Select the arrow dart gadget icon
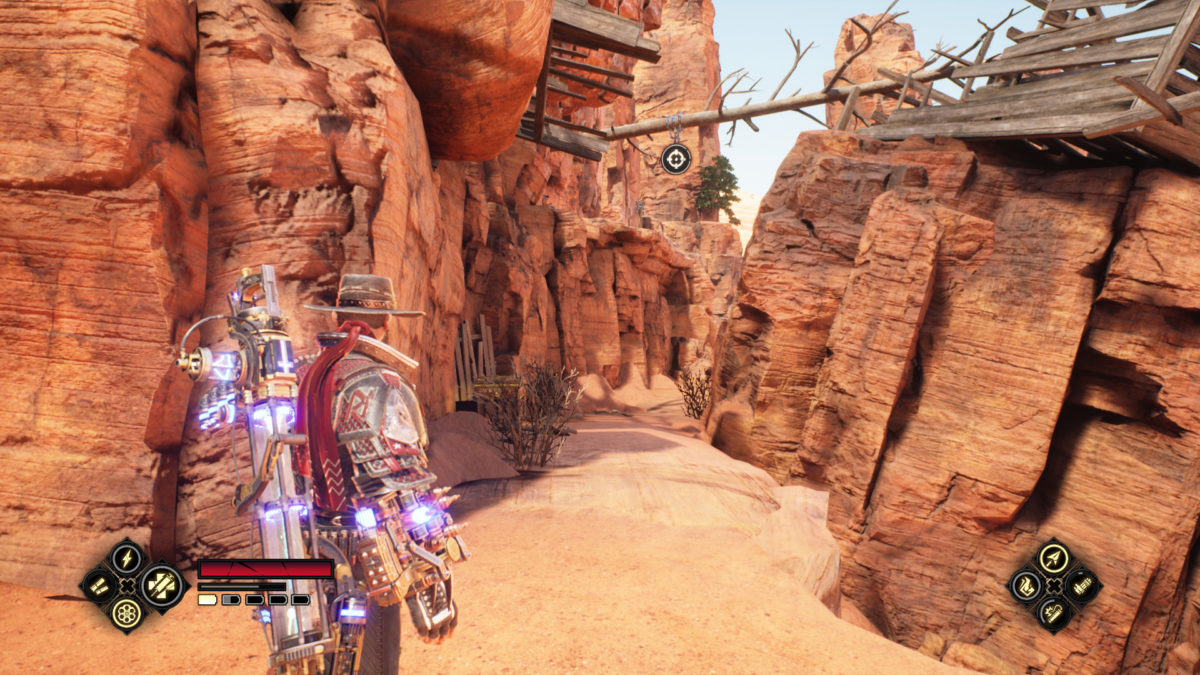1200x675 pixels. 1053,557
